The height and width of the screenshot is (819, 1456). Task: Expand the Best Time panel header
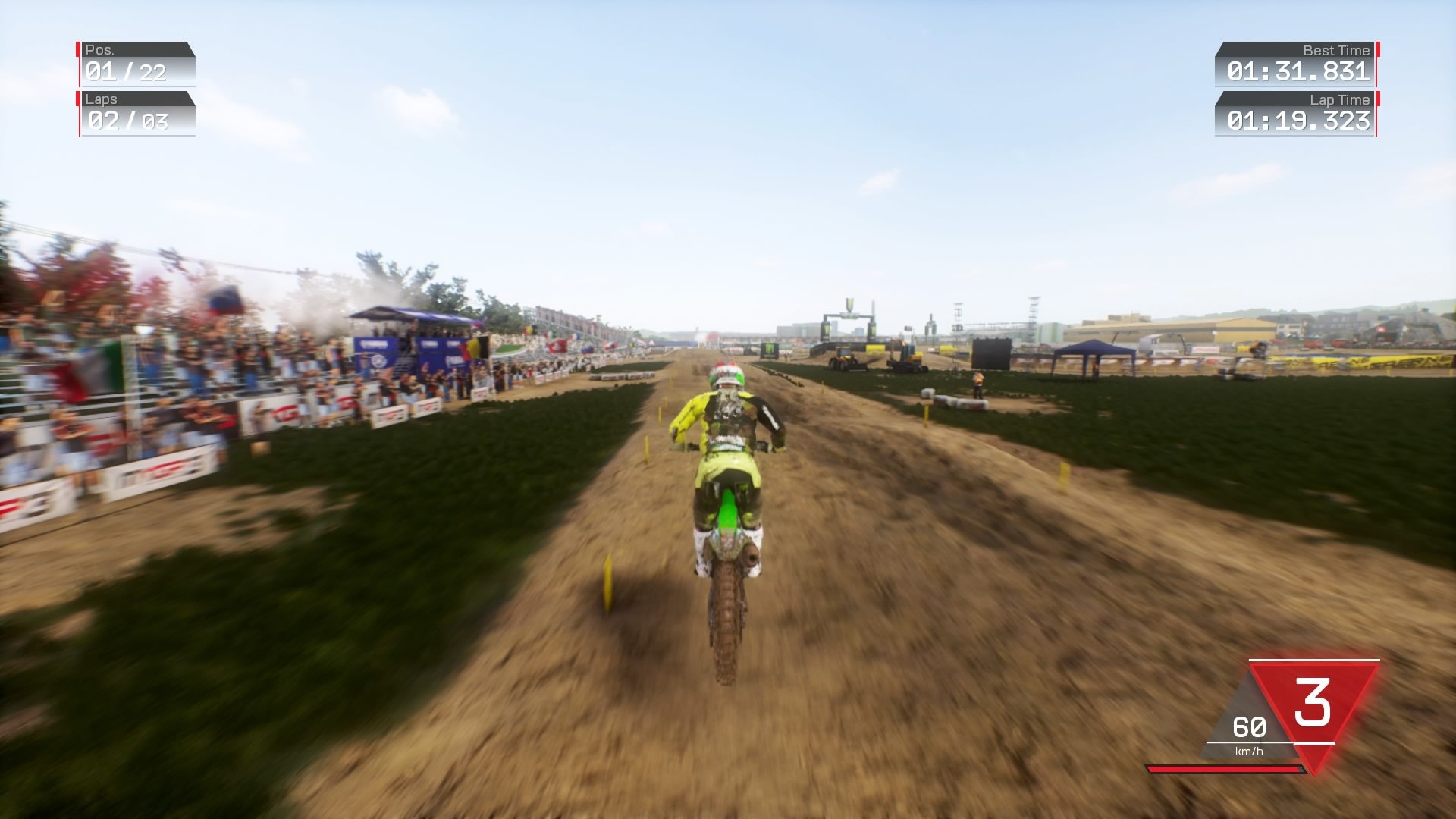click(1335, 50)
